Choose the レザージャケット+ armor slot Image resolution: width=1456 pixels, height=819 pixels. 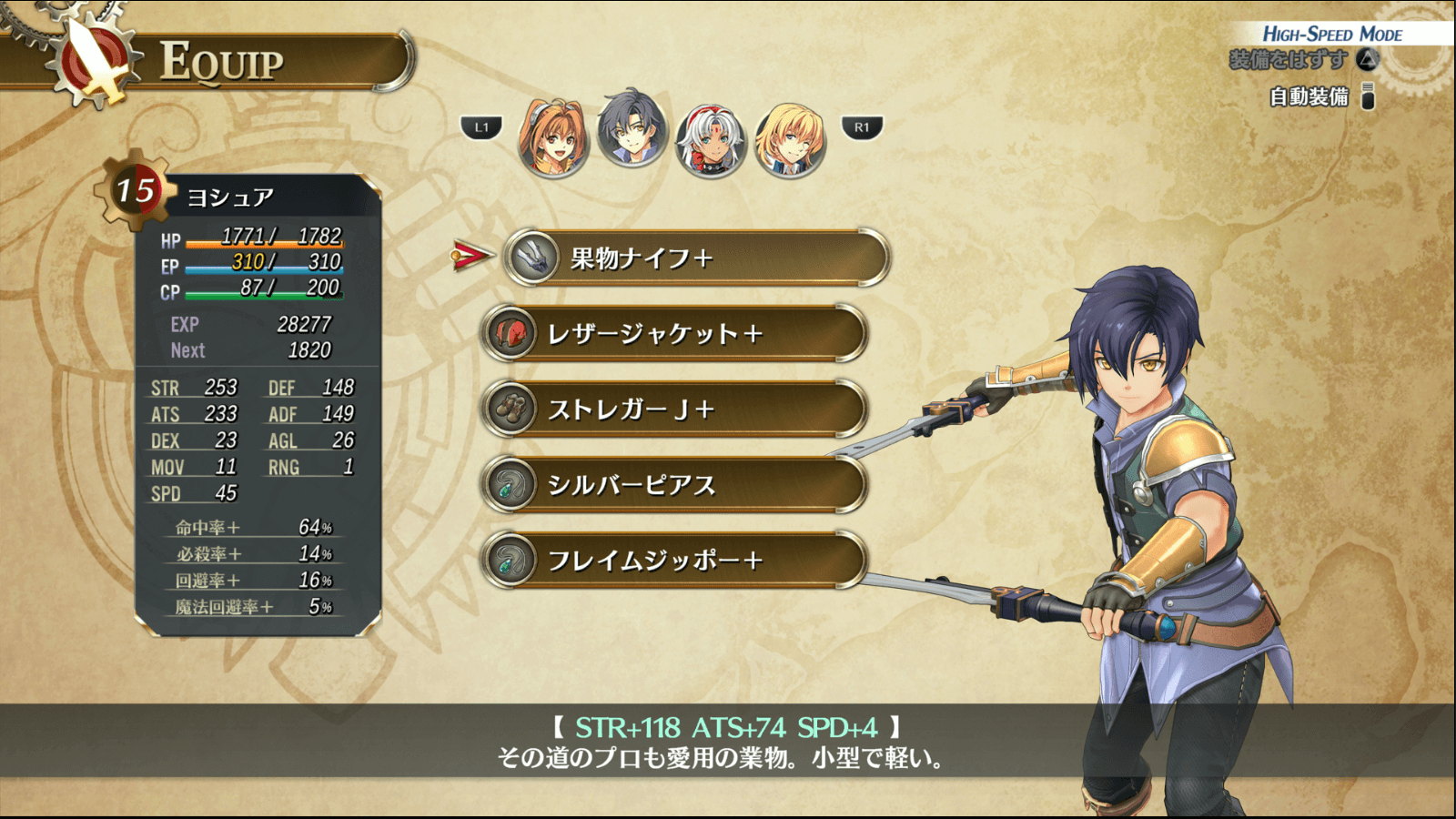[674, 334]
